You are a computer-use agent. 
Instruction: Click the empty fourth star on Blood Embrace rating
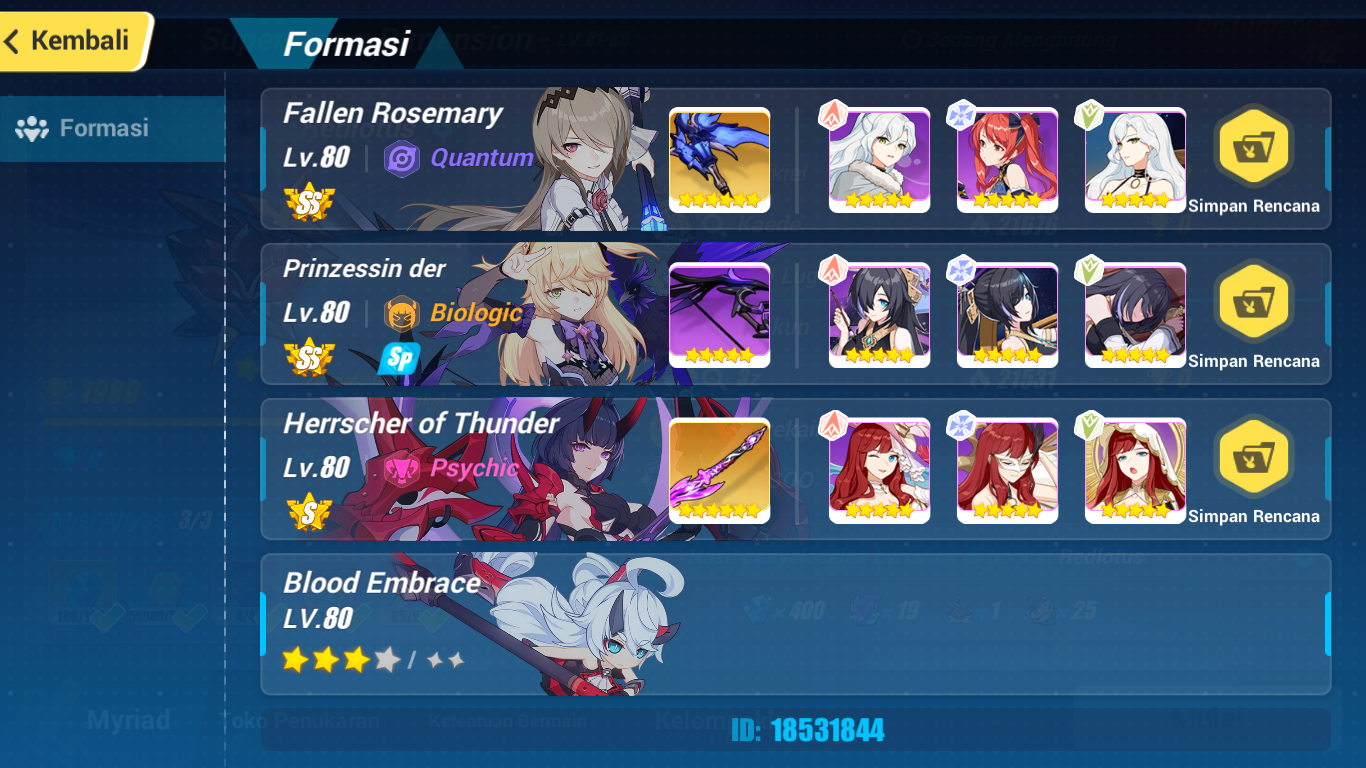point(385,661)
